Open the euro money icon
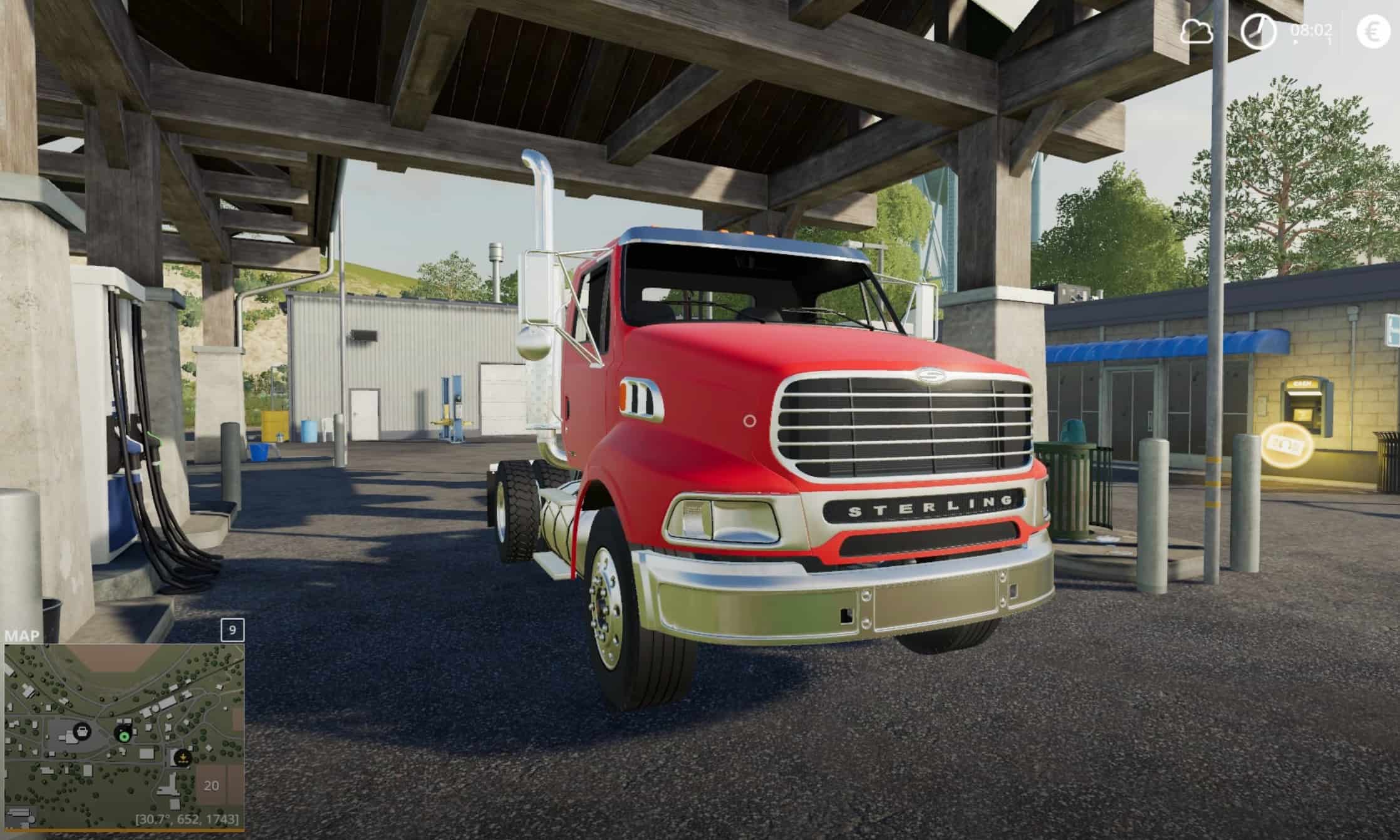 pyautogui.click(x=1372, y=31)
